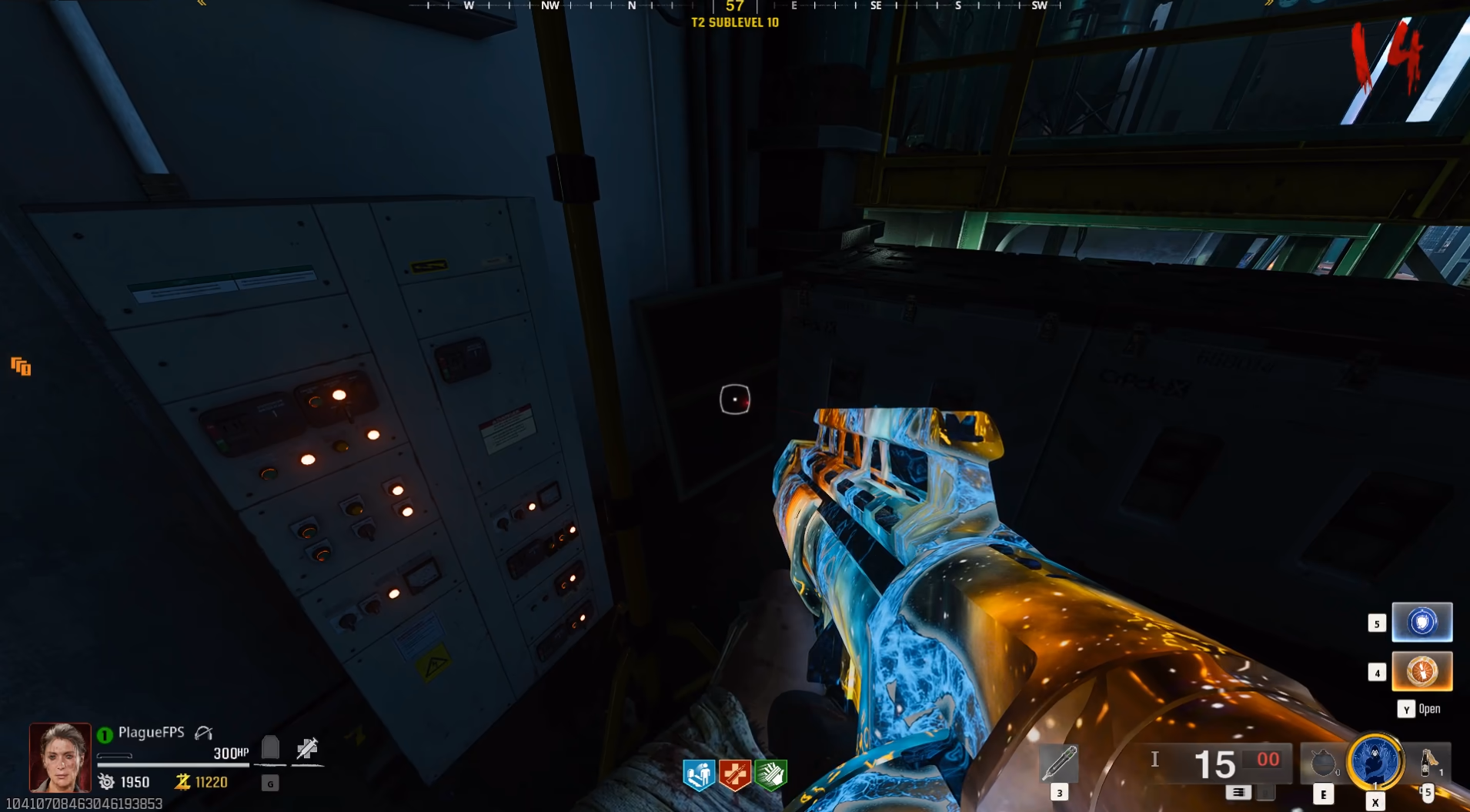The height and width of the screenshot is (812, 1470).
Task: Select the round bomb tactical slot
Action: click(x=1323, y=764)
